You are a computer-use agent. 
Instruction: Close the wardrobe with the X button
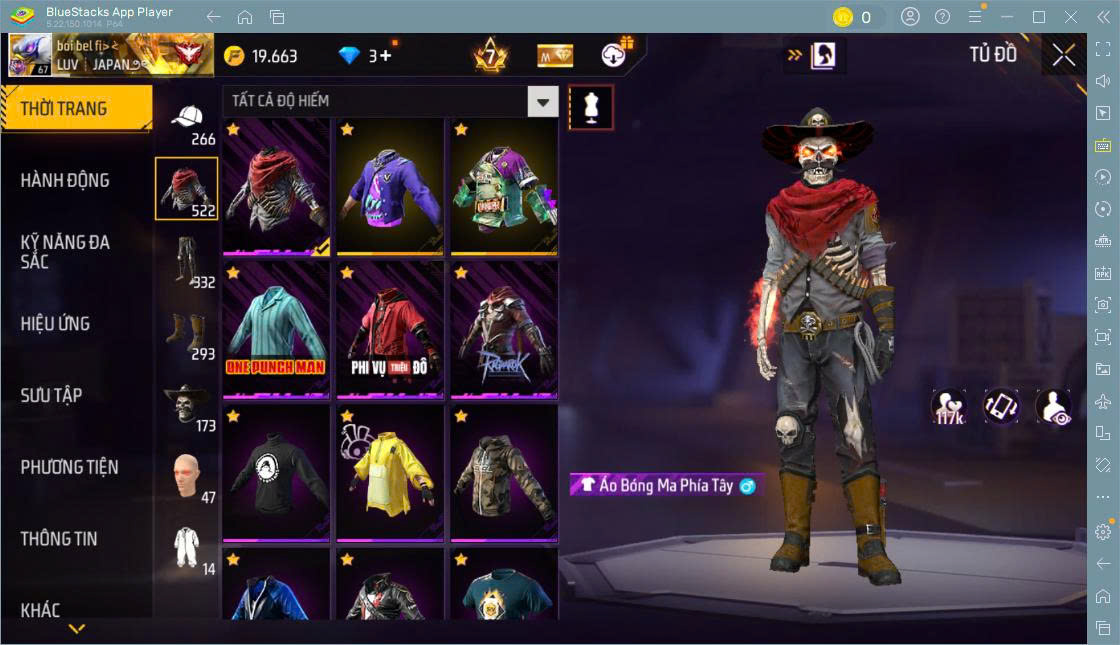[x=1063, y=56]
